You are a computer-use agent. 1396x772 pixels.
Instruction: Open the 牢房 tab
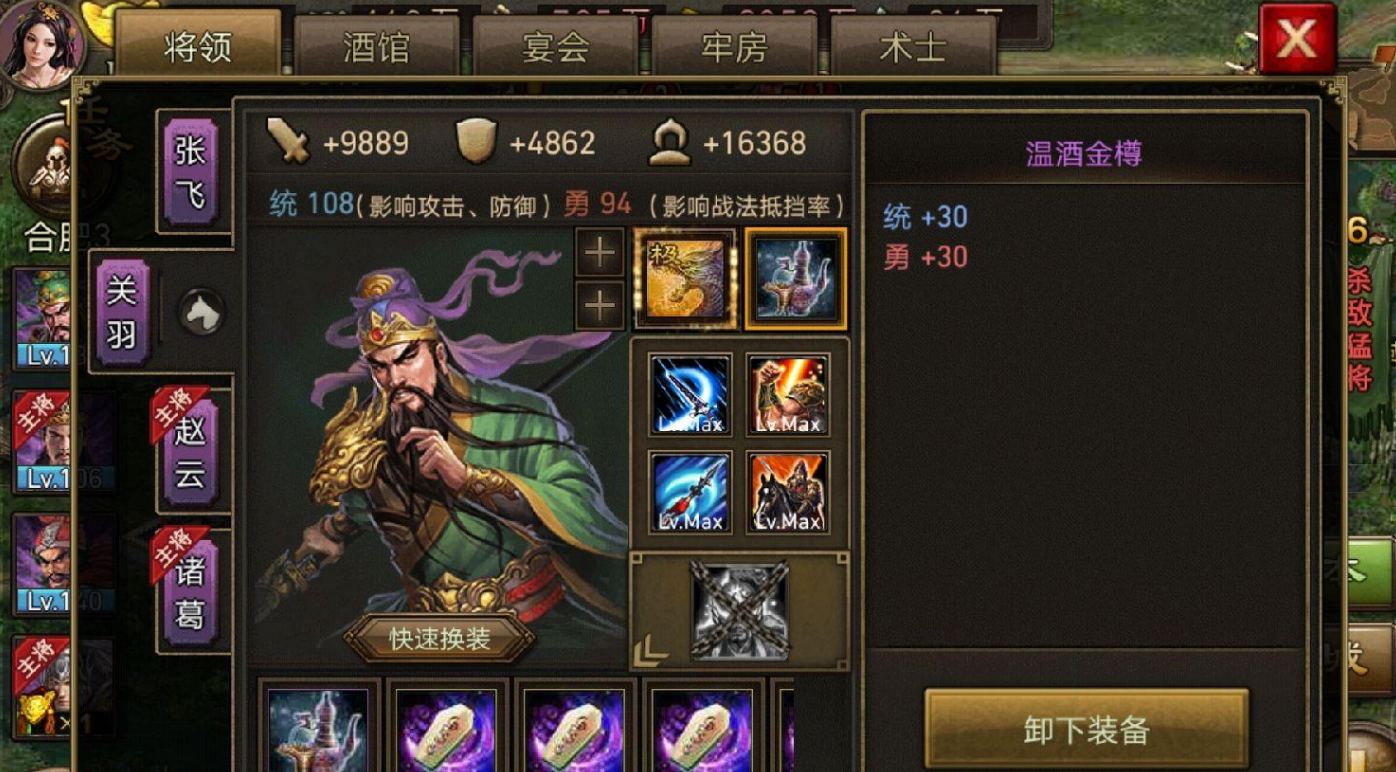[x=734, y=47]
